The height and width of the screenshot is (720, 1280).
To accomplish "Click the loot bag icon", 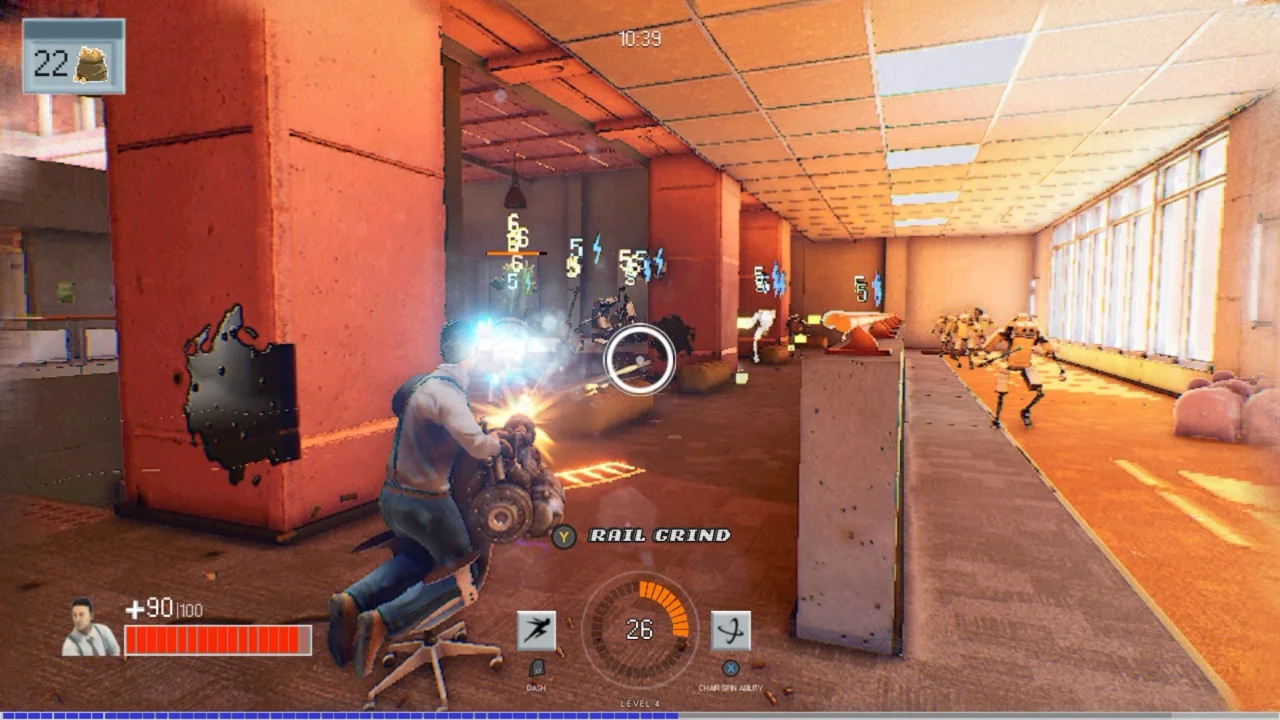I will [94, 64].
